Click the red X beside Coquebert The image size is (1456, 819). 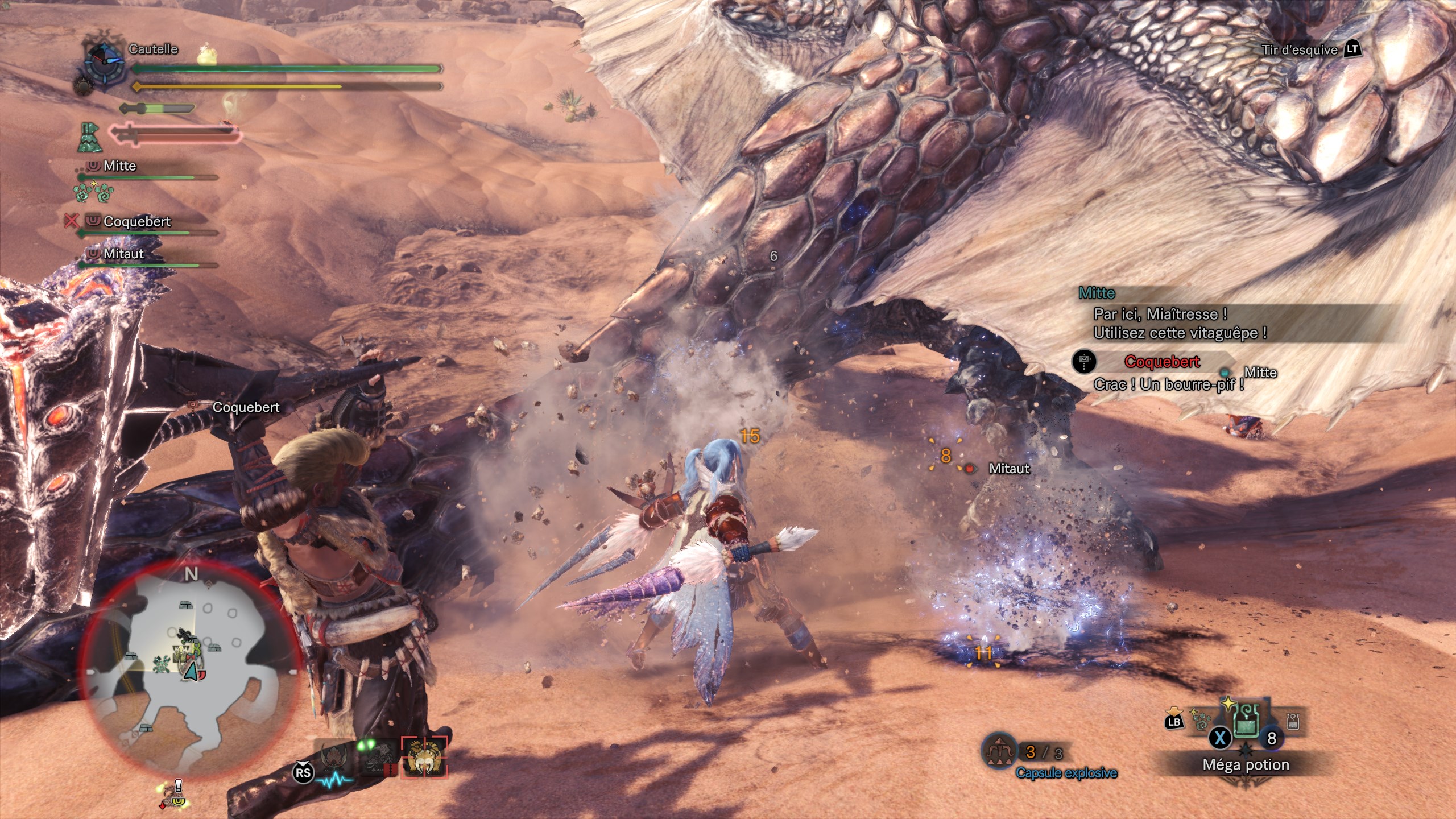(71, 221)
